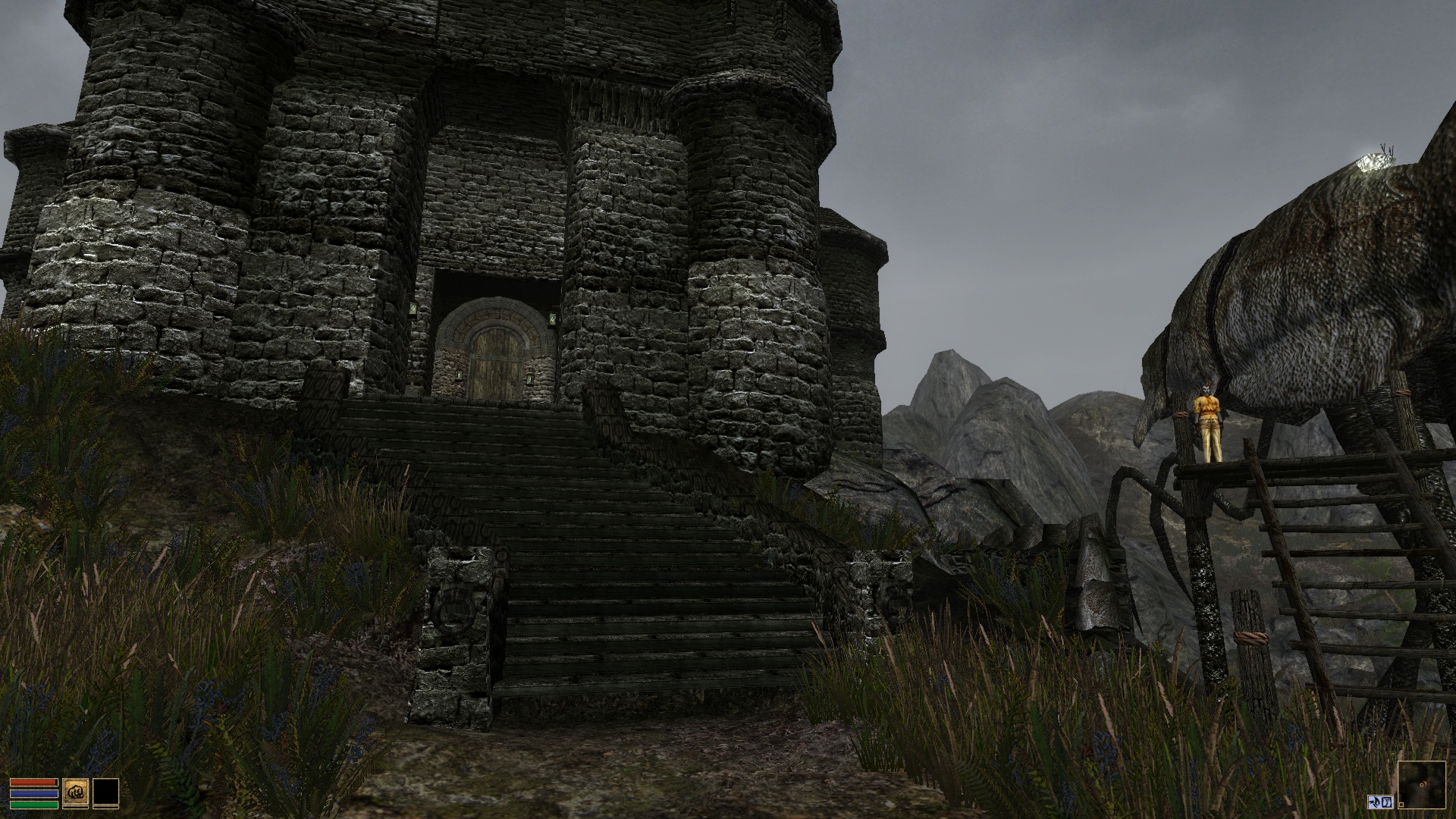This screenshot has height=819, width=1456.
Task: Open the minimap in the bottom-right corner
Action: tap(1423, 784)
